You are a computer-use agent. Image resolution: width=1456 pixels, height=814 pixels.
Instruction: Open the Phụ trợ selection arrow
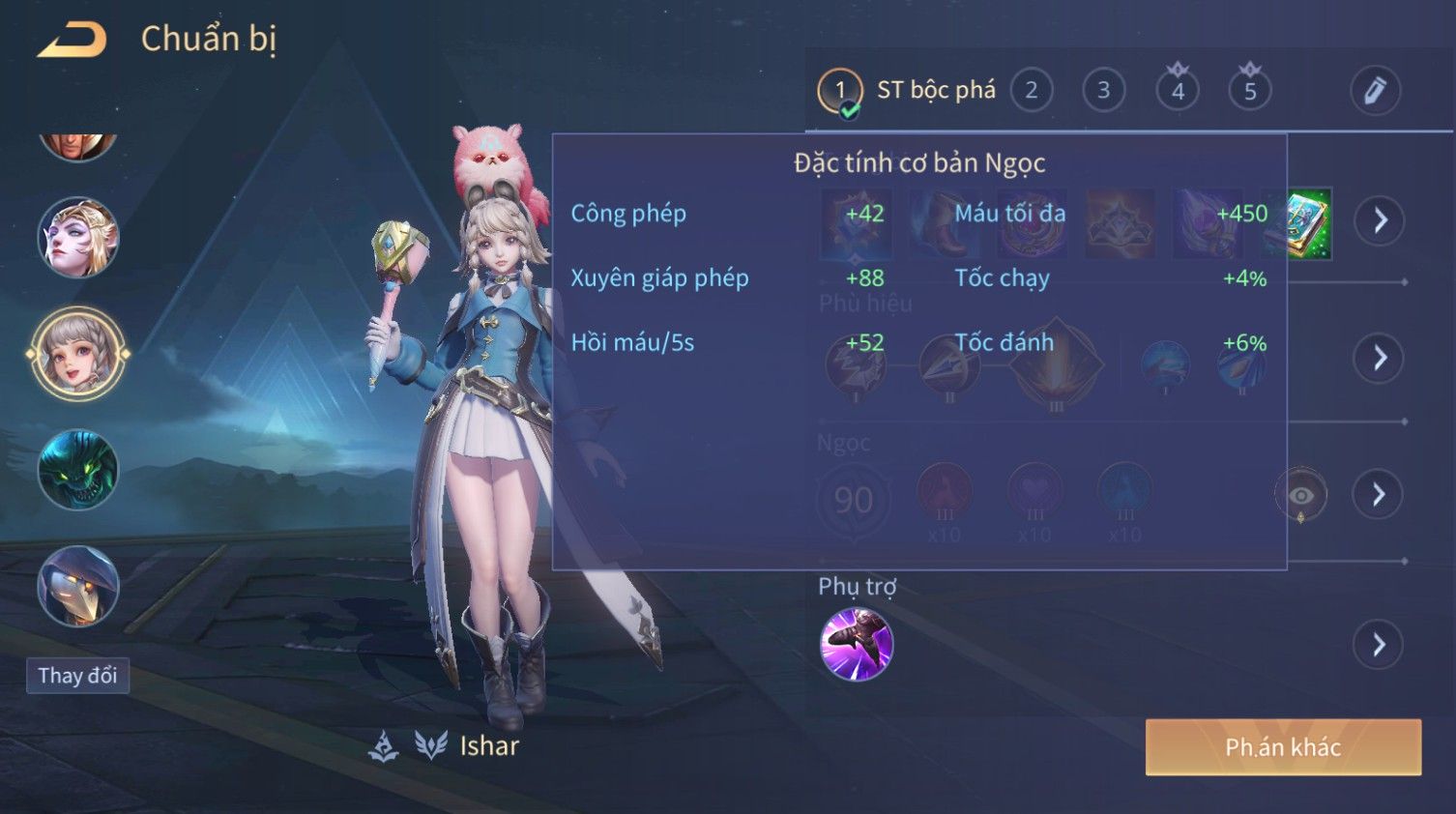coord(1379,645)
